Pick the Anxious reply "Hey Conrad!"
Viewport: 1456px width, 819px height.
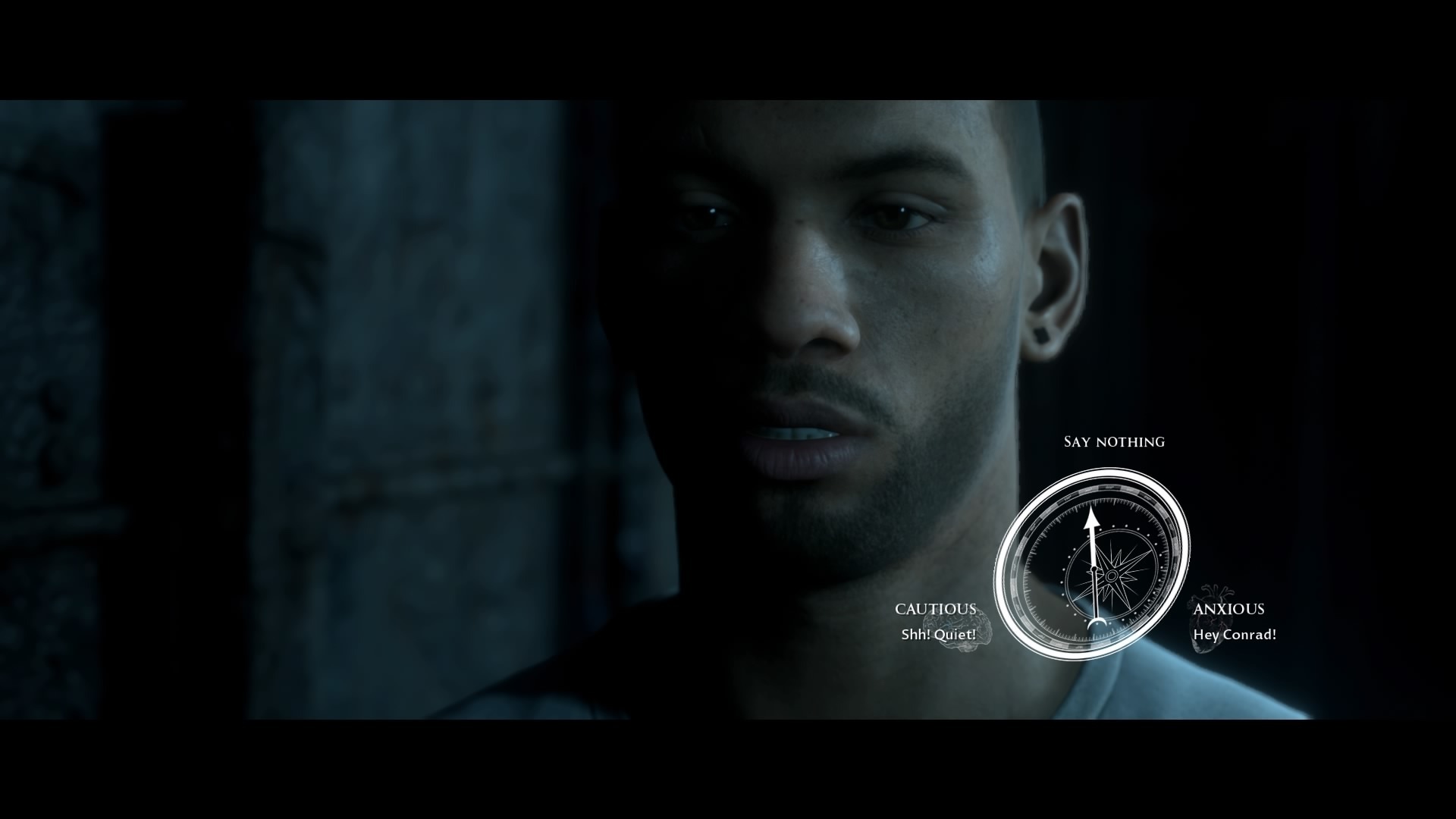tap(1234, 623)
